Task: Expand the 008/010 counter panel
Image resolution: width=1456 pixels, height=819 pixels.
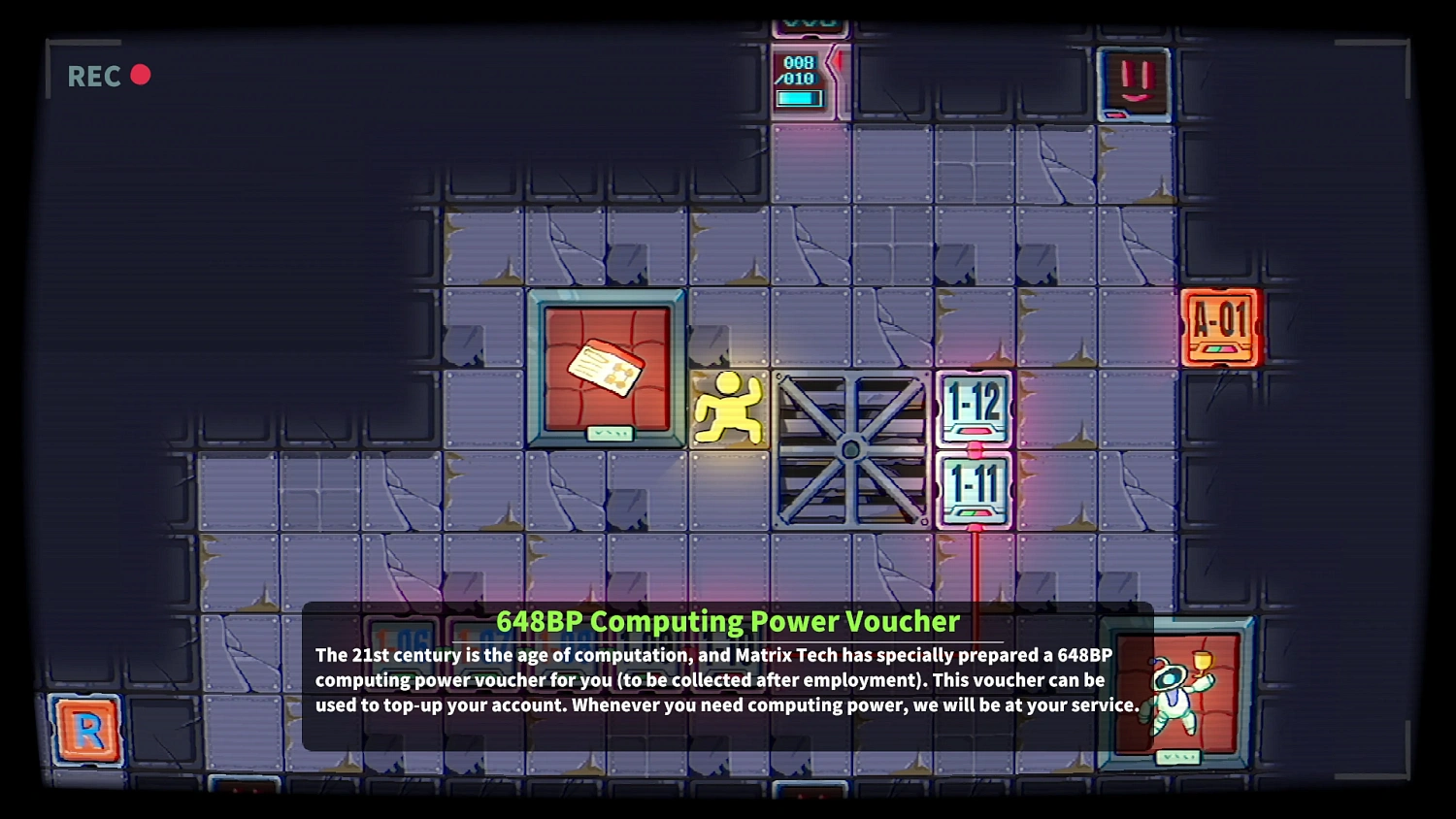Action: coord(801,68)
